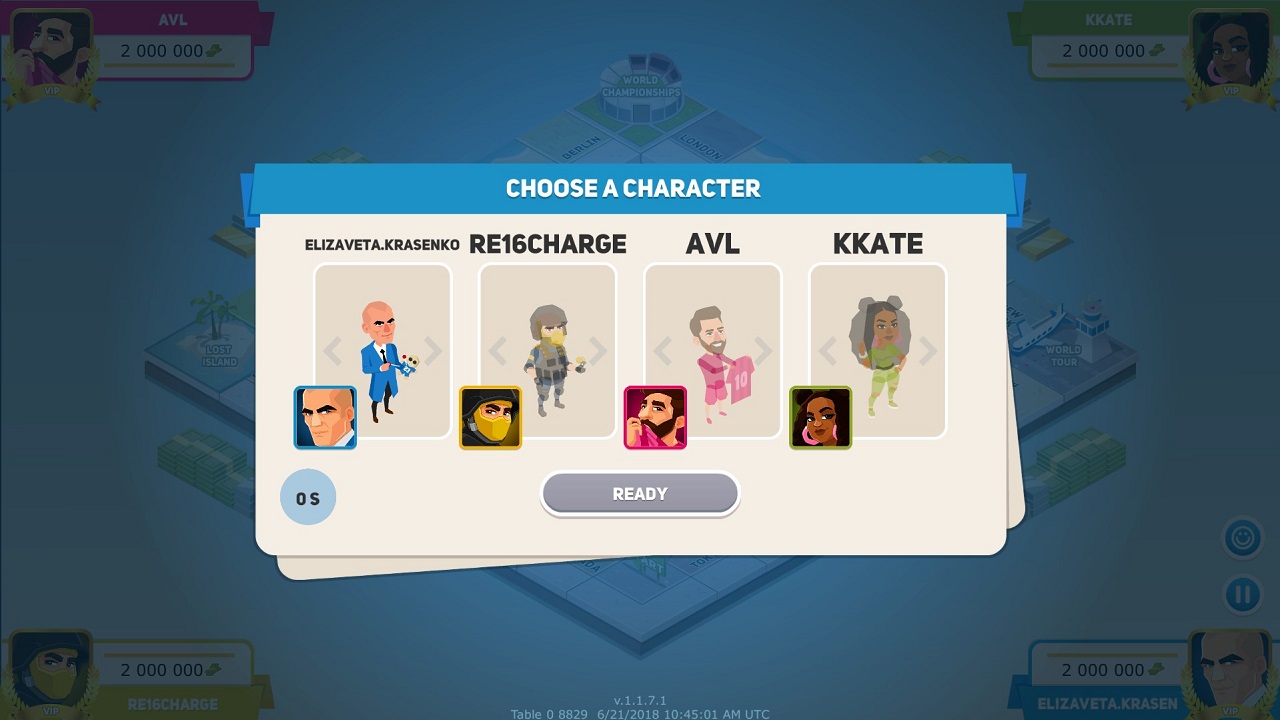Viewport: 1280px width, 720px height.
Task: Browse next character for RE16CHARGE
Action: 598,350
